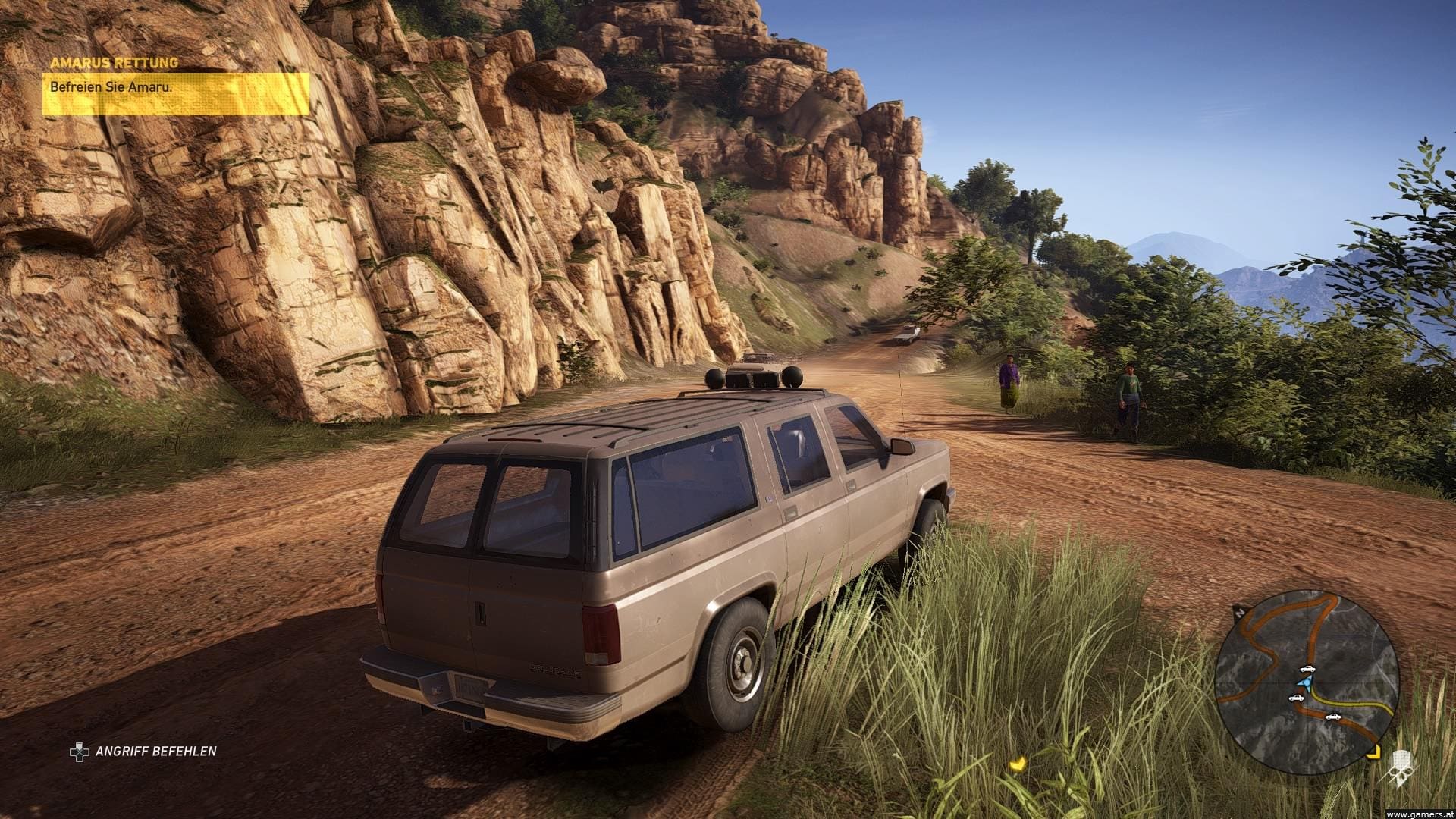Click the white skull emblem icon
The height and width of the screenshot is (819, 1456).
[x=1401, y=769]
